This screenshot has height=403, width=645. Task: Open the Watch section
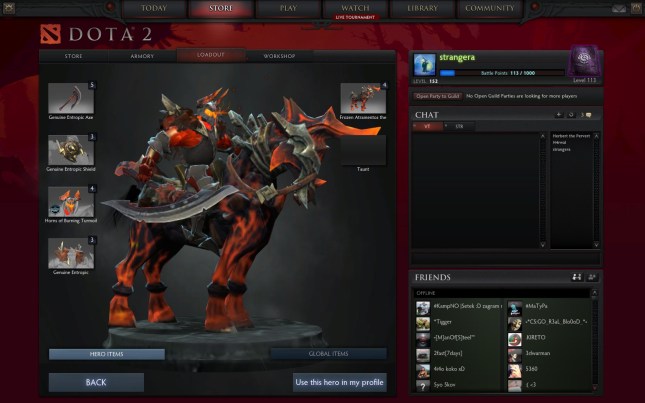pos(355,9)
